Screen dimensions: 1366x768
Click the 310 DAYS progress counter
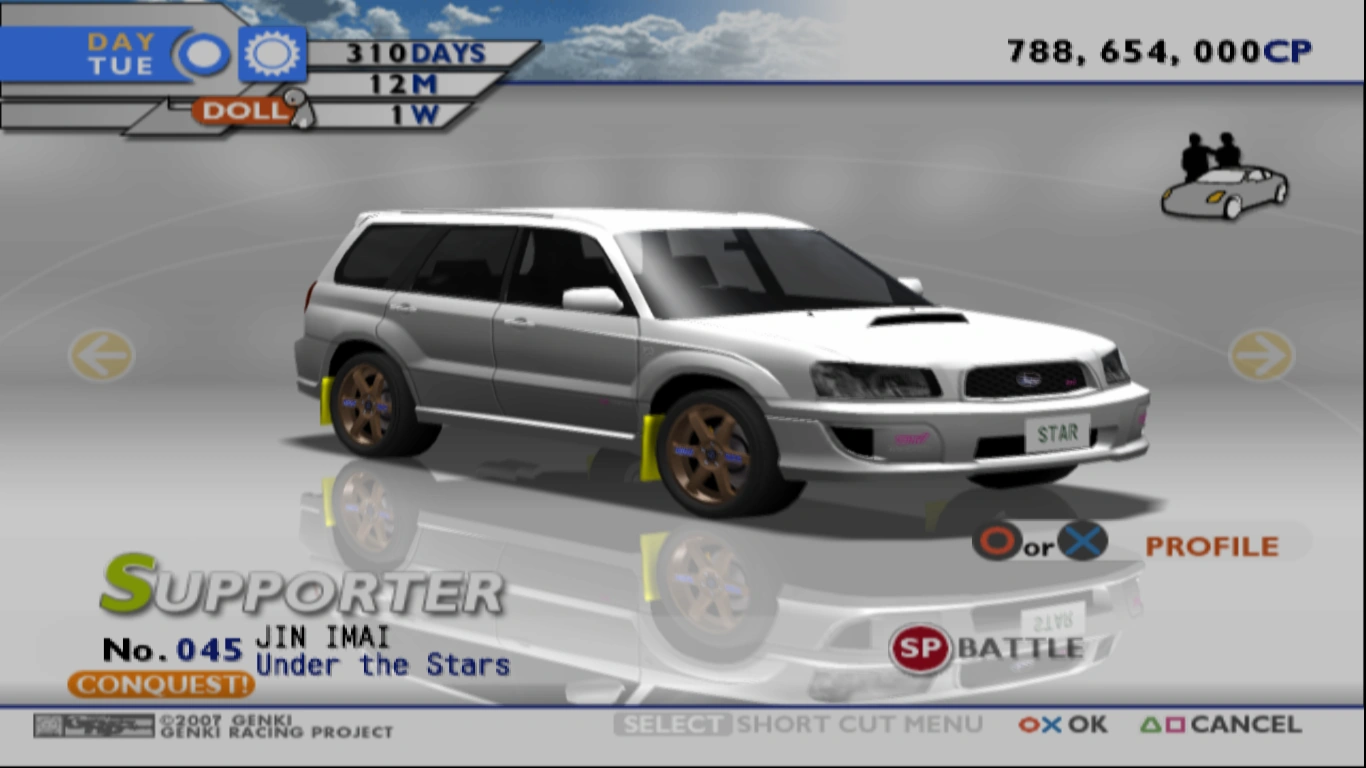415,52
